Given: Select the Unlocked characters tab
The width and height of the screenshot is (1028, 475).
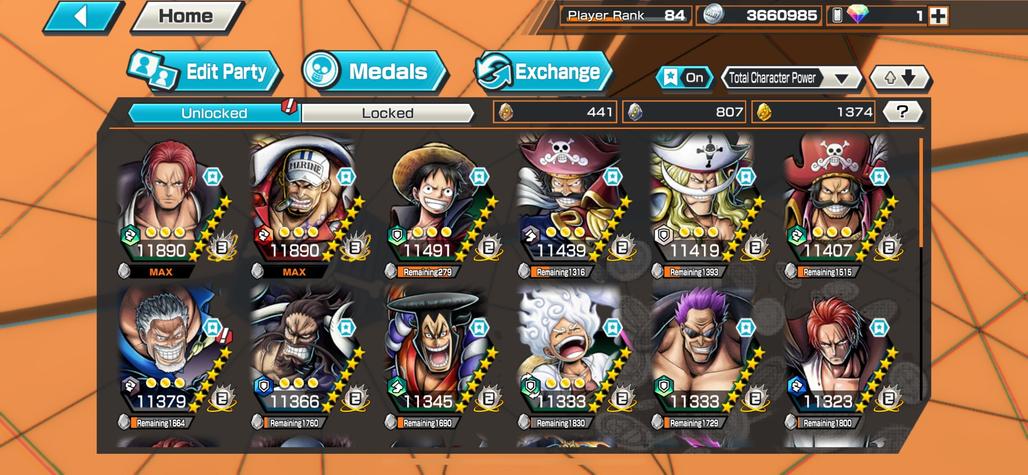Looking at the screenshot, I should coord(214,113).
